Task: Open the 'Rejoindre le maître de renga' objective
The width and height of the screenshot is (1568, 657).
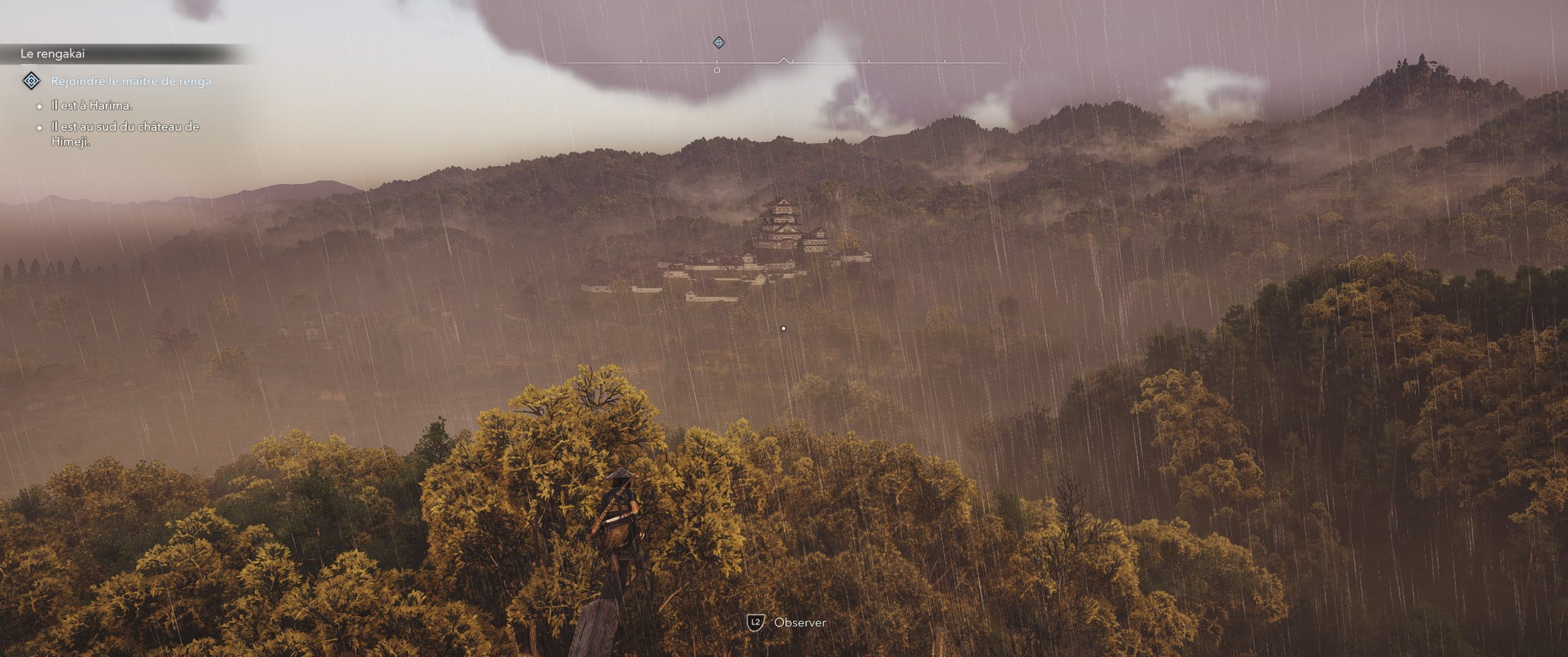Action: click(131, 81)
